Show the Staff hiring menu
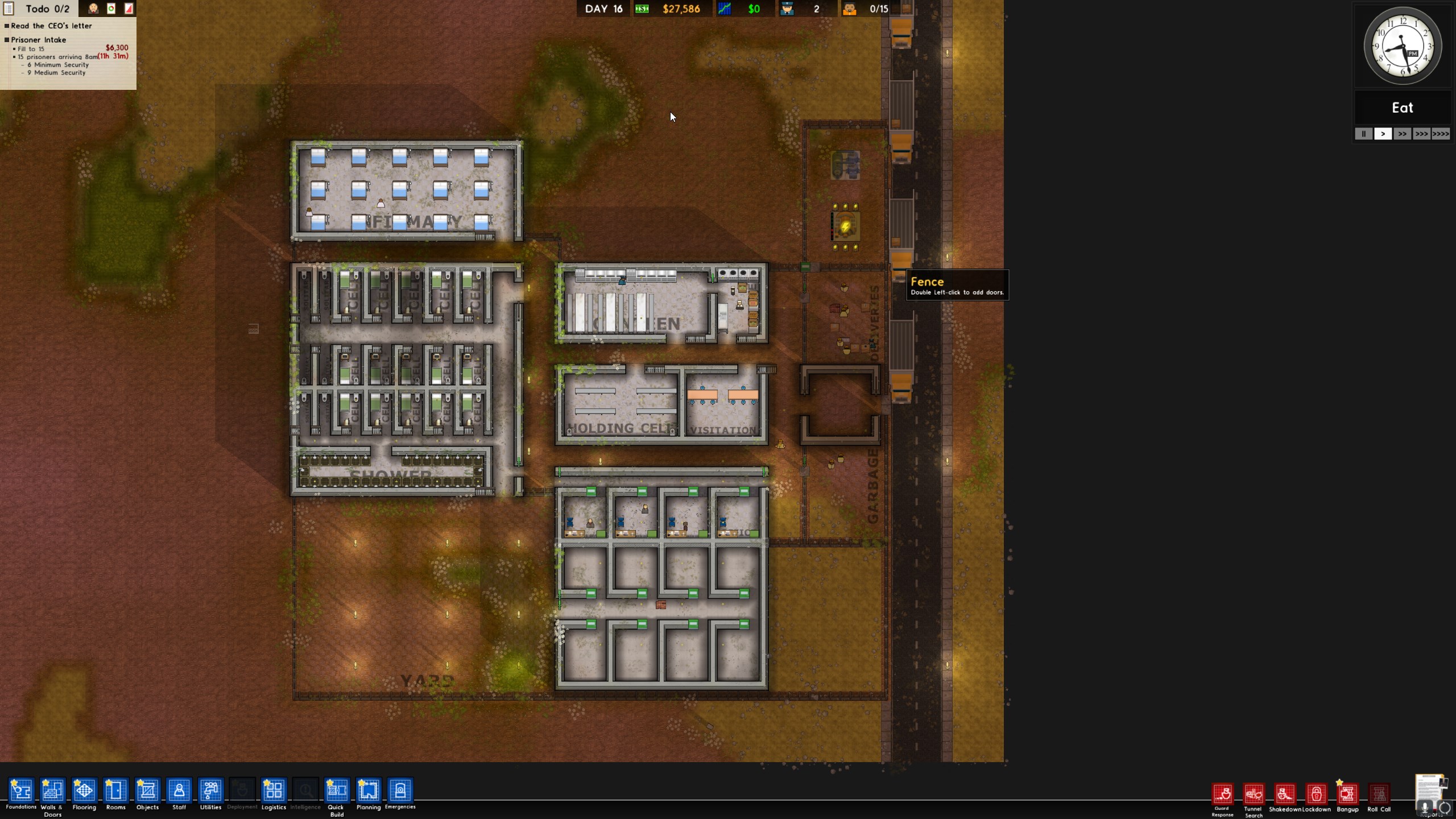This screenshot has height=819, width=1456. coord(179,791)
